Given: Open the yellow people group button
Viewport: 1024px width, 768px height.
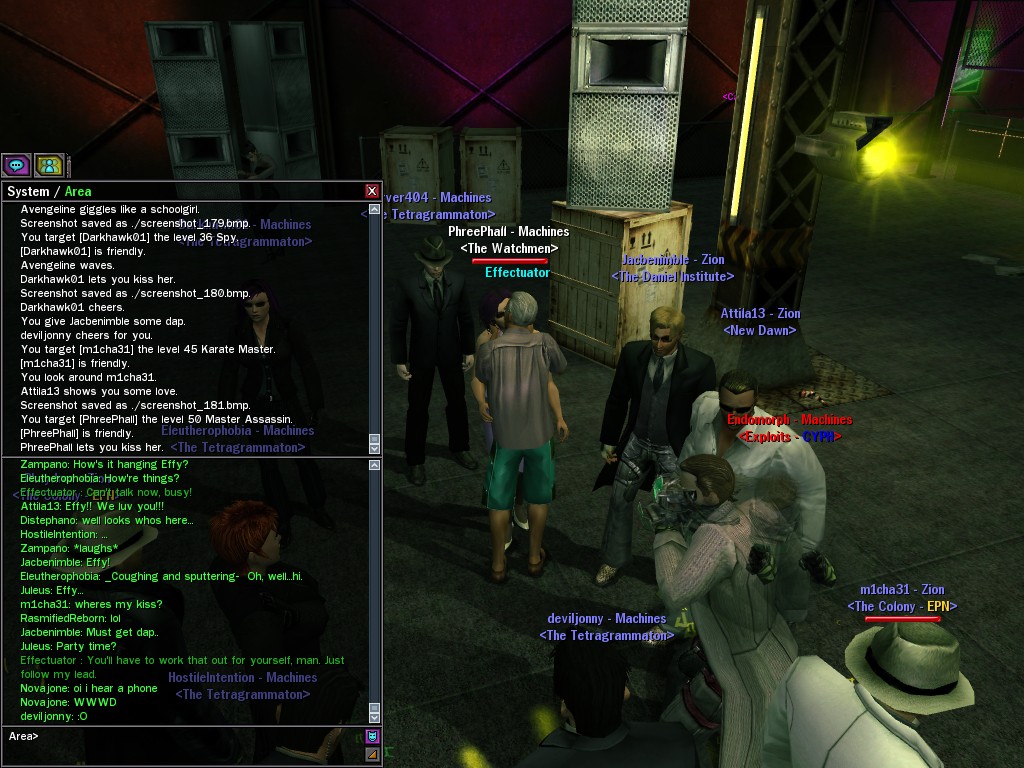Looking at the screenshot, I should [49, 165].
